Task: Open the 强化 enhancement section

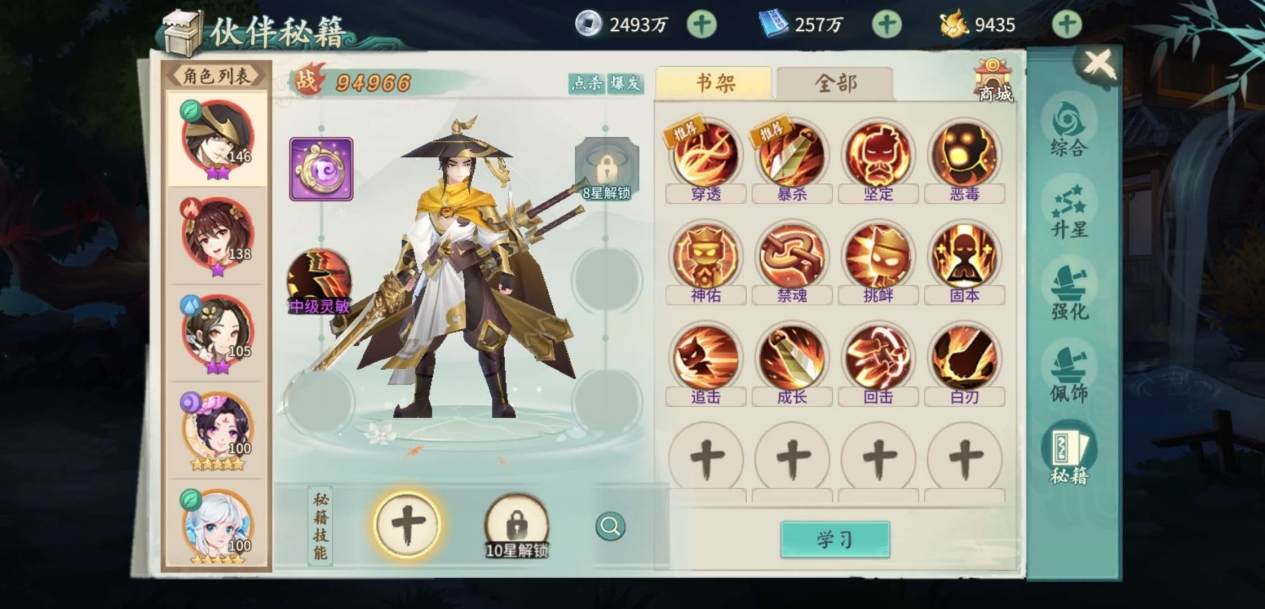Action: point(1068,290)
